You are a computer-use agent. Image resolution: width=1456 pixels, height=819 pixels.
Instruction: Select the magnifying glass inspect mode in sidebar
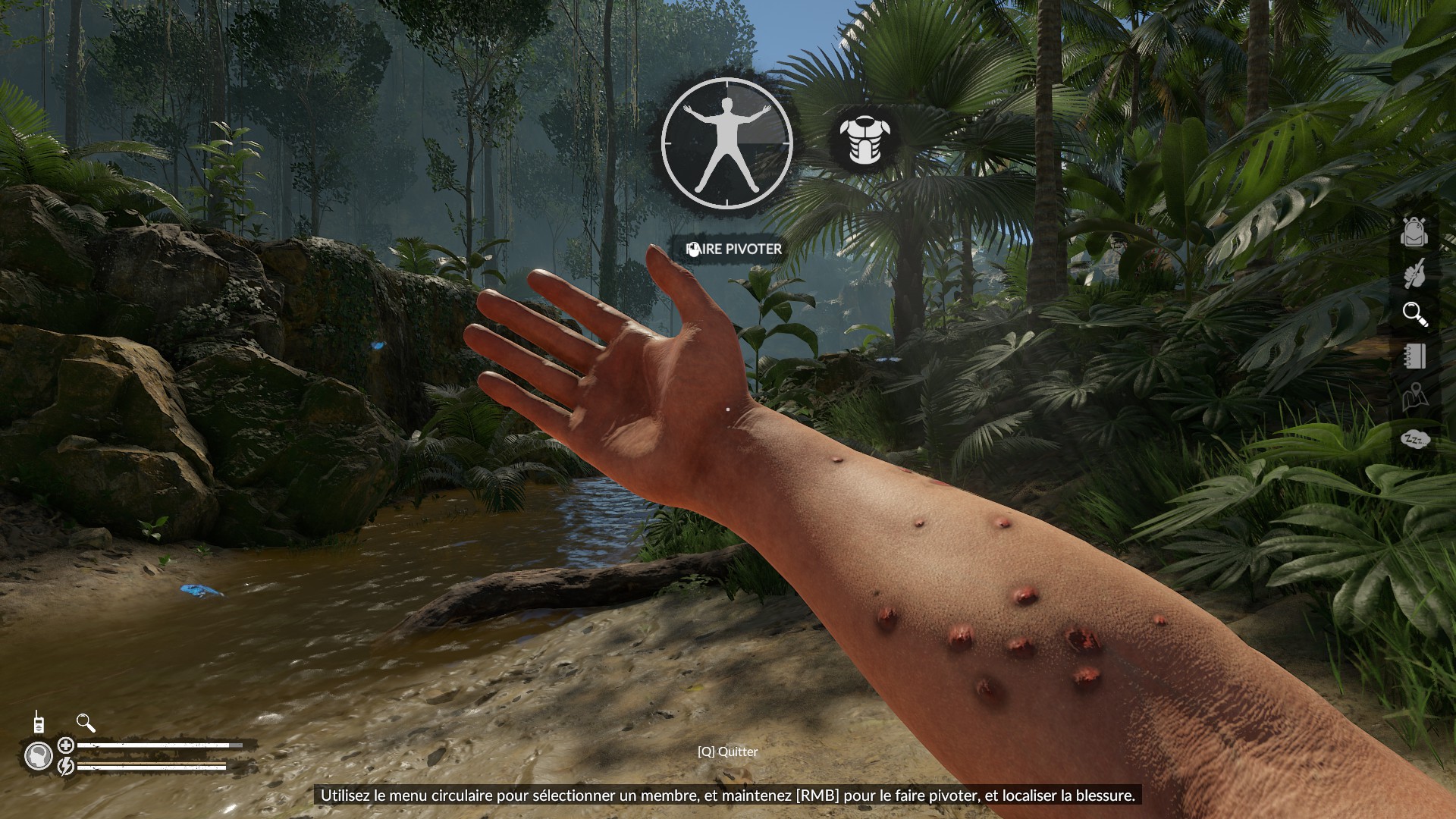coord(1414,314)
